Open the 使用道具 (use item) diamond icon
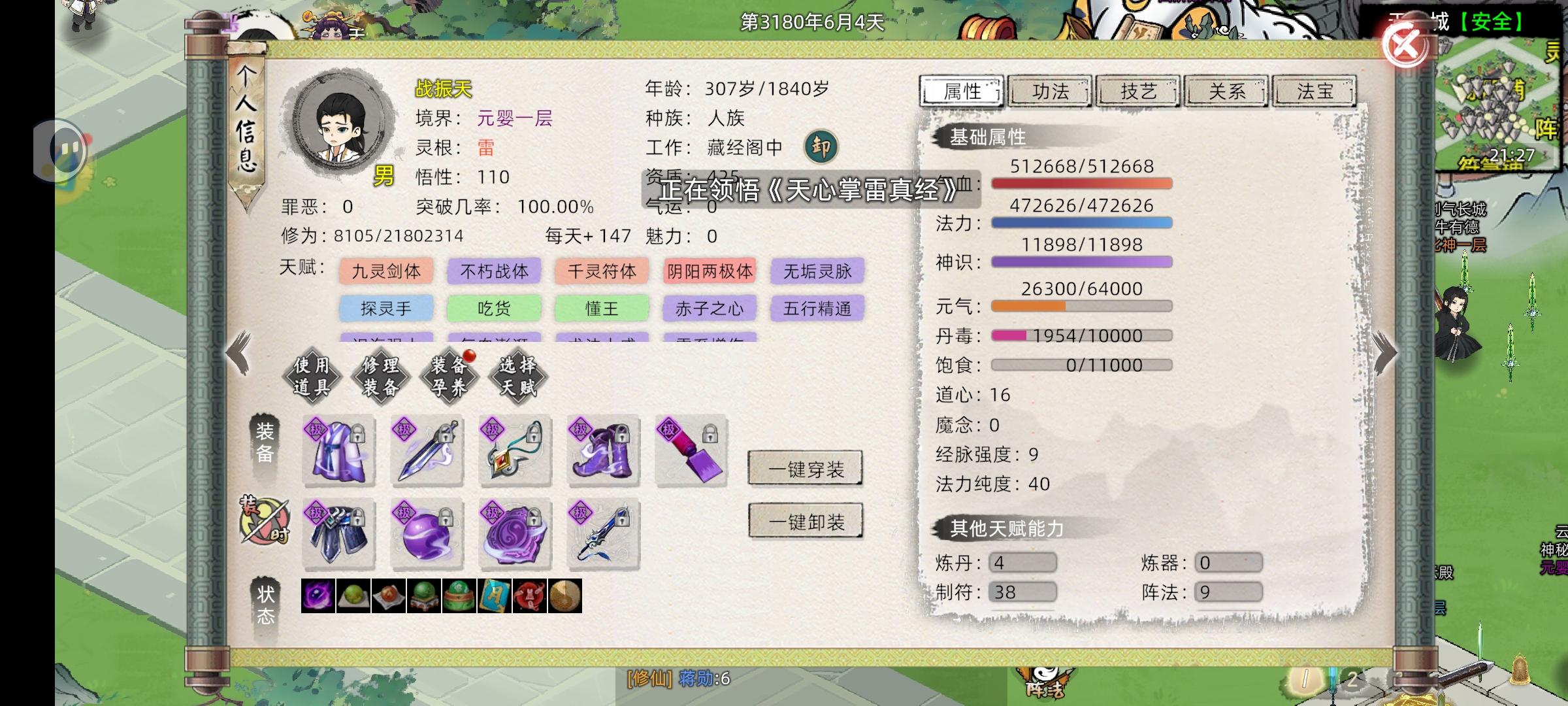Screen dimensions: 1568x706 pos(312,377)
